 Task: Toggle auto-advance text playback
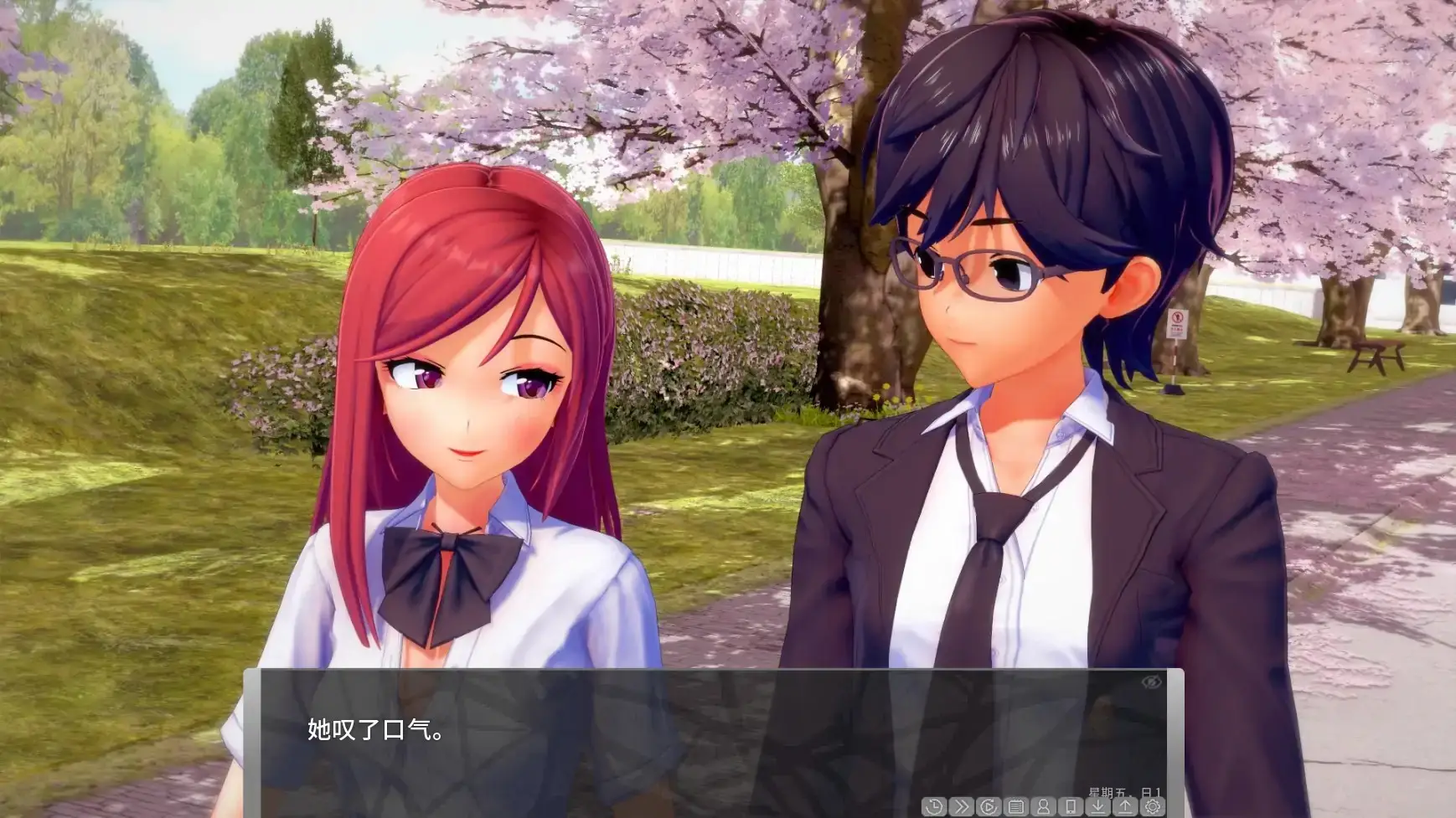point(989,806)
